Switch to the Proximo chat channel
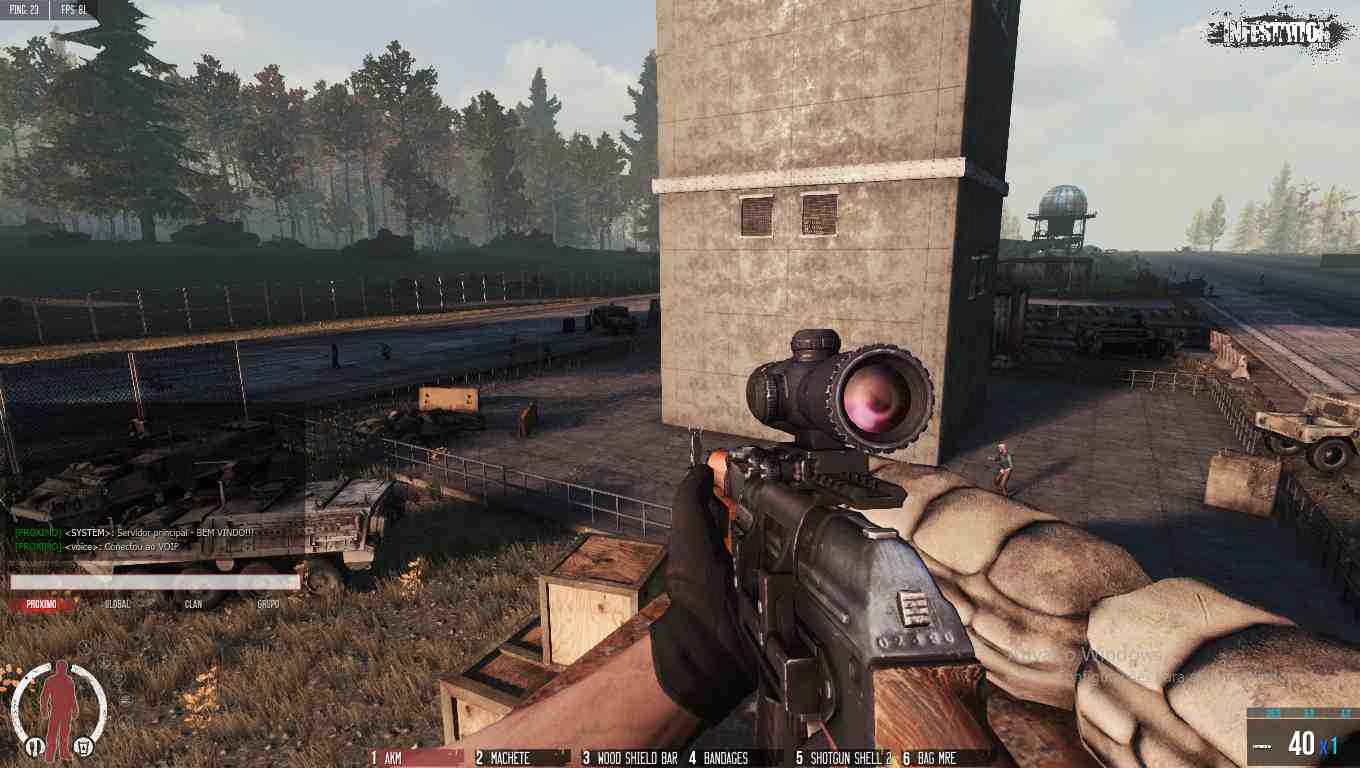 point(42,604)
